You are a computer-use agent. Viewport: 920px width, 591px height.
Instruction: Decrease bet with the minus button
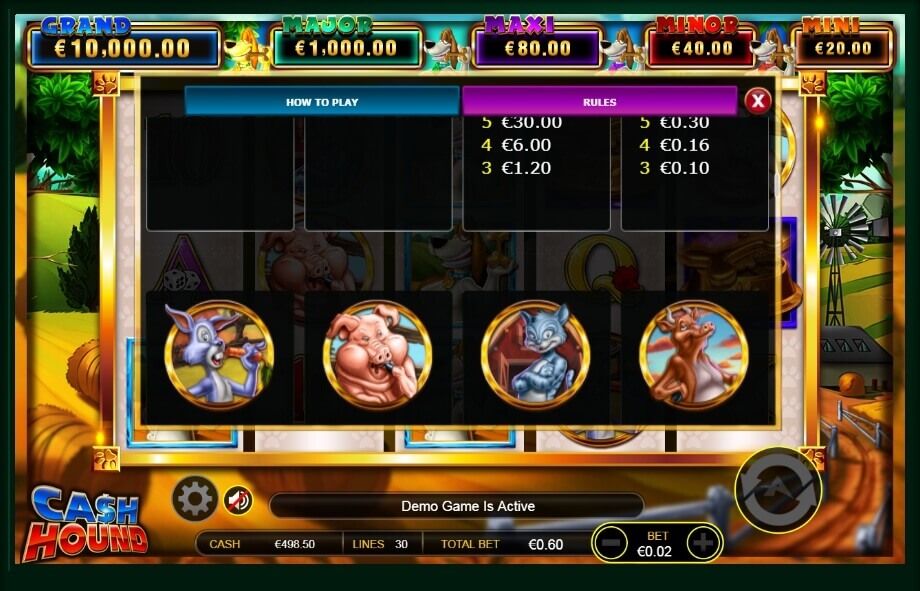click(610, 543)
